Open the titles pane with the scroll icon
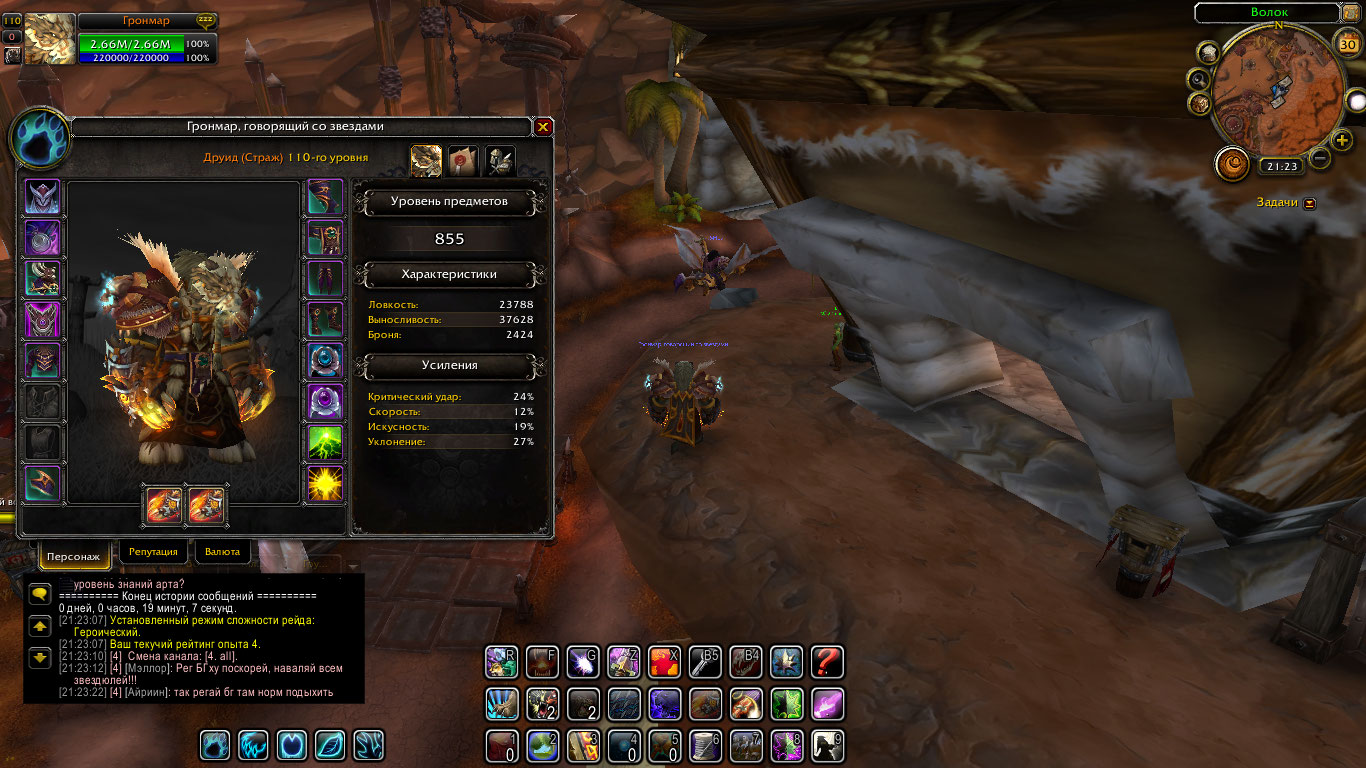 click(463, 160)
